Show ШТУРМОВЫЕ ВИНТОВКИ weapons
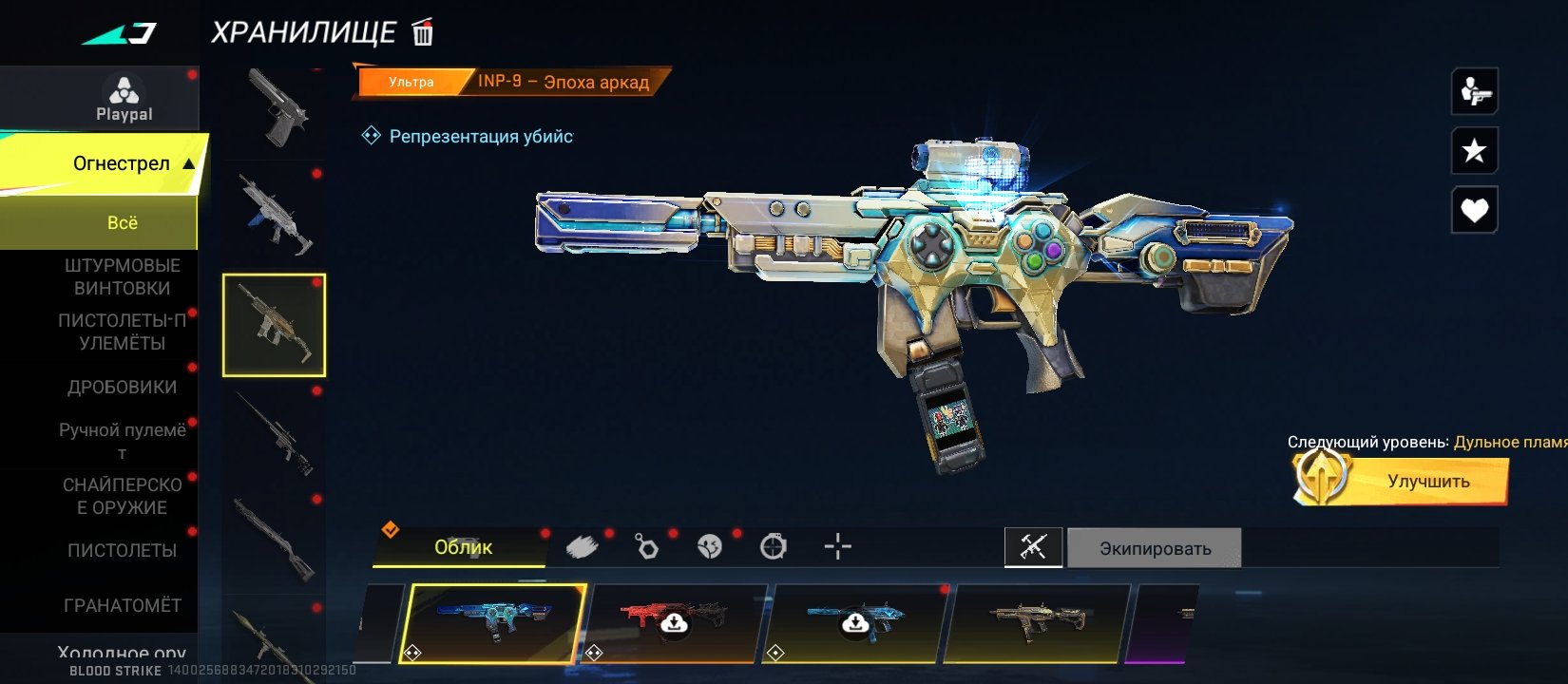The image size is (1568, 684). point(122,276)
